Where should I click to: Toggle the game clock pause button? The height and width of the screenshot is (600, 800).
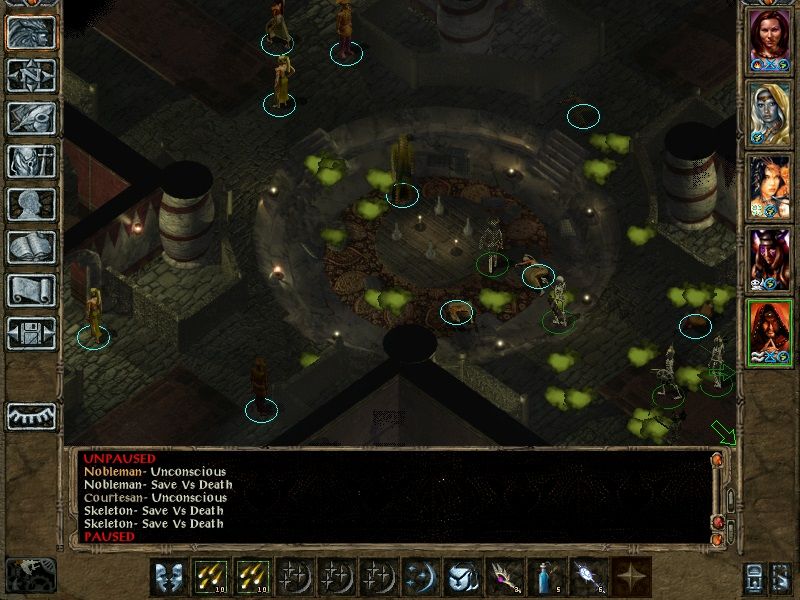(x=31, y=574)
